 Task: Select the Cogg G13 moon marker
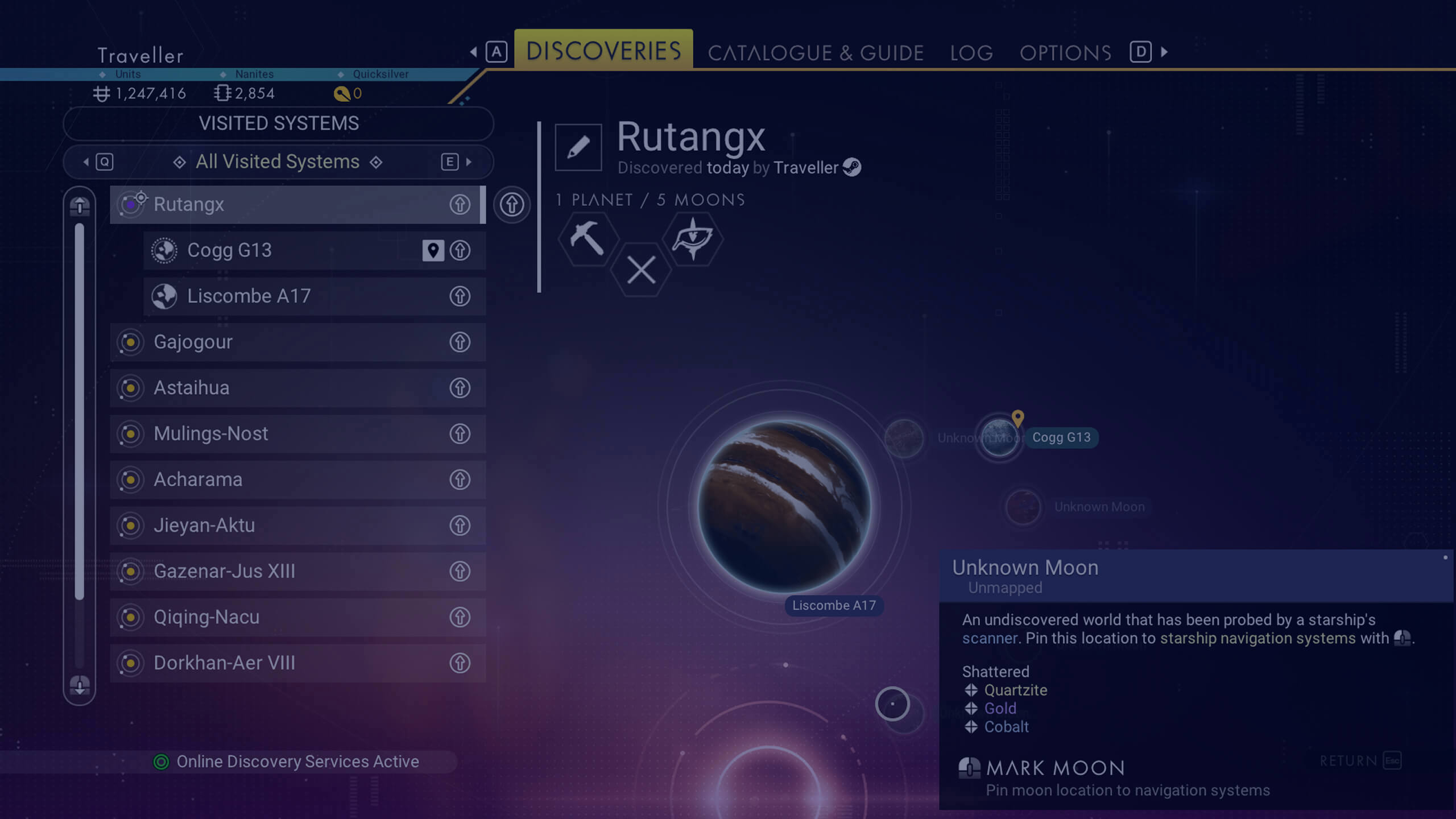999,437
